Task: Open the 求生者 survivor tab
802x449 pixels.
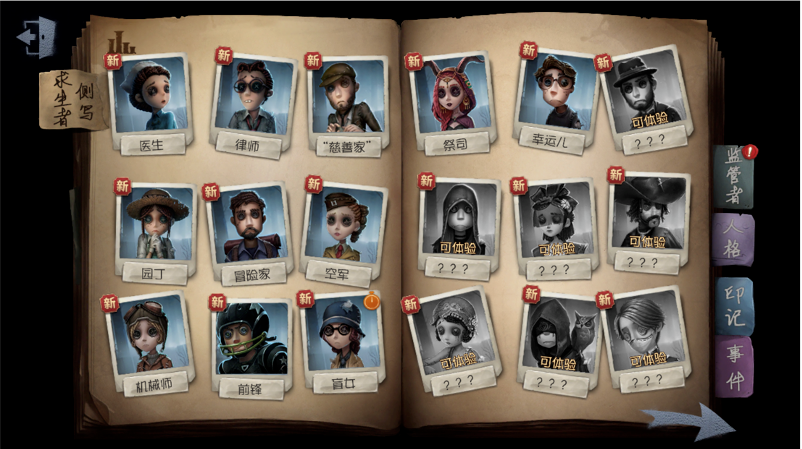Action: point(71,98)
